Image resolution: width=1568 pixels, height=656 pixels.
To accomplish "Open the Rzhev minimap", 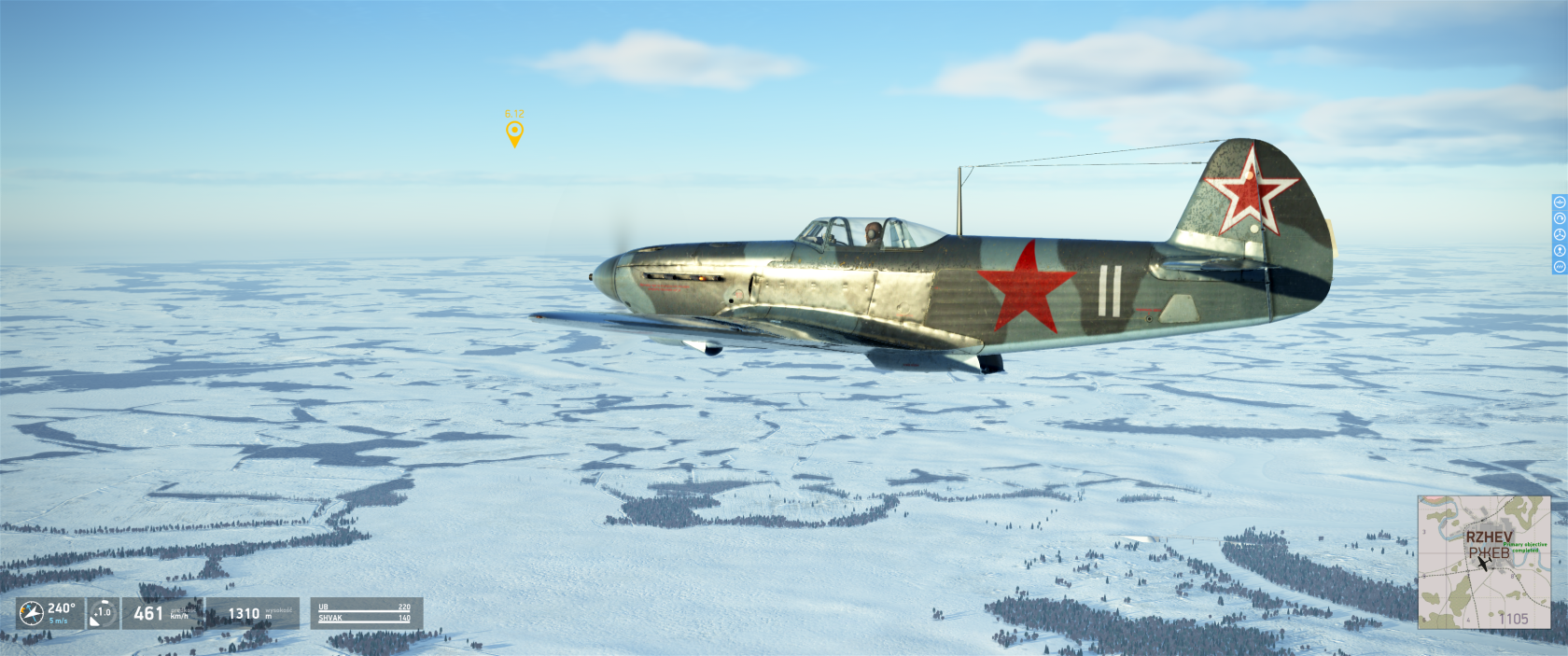I will 1483,562.
